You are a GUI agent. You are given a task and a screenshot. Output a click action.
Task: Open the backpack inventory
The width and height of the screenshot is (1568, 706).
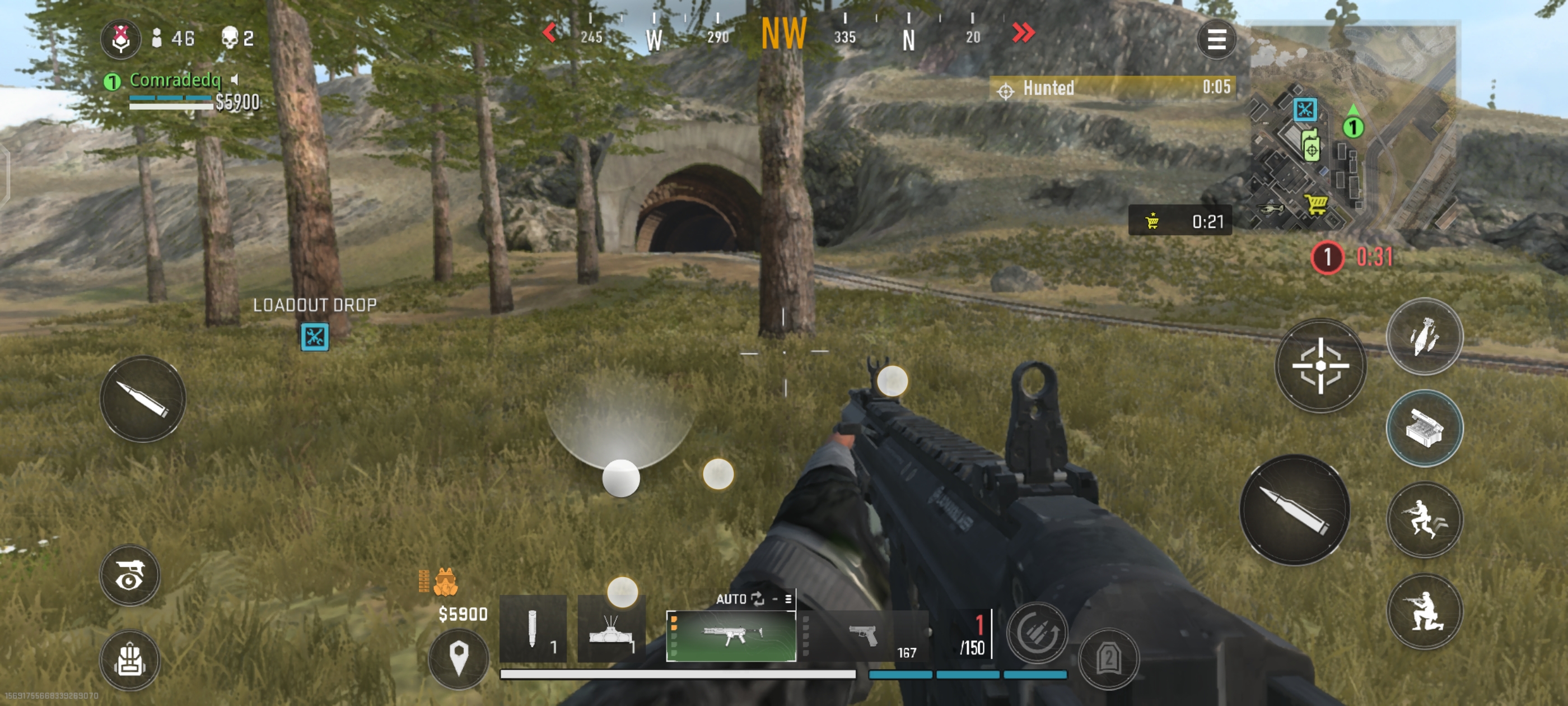(x=130, y=659)
